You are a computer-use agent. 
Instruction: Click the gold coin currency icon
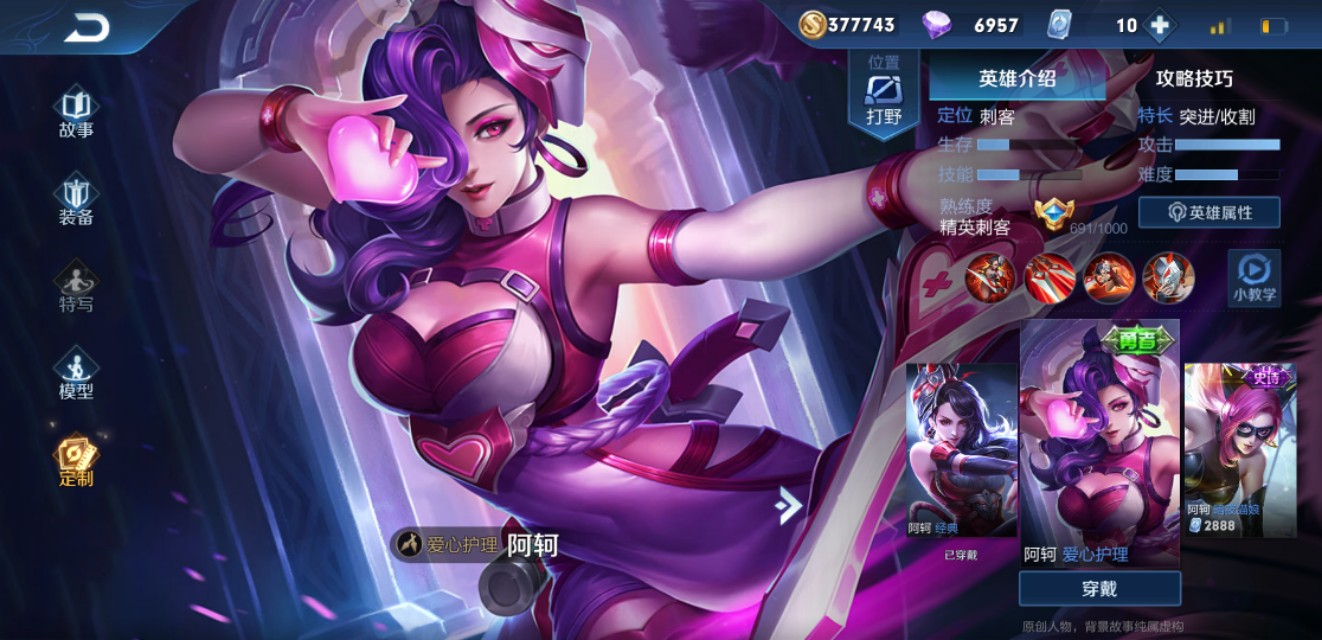point(813,25)
